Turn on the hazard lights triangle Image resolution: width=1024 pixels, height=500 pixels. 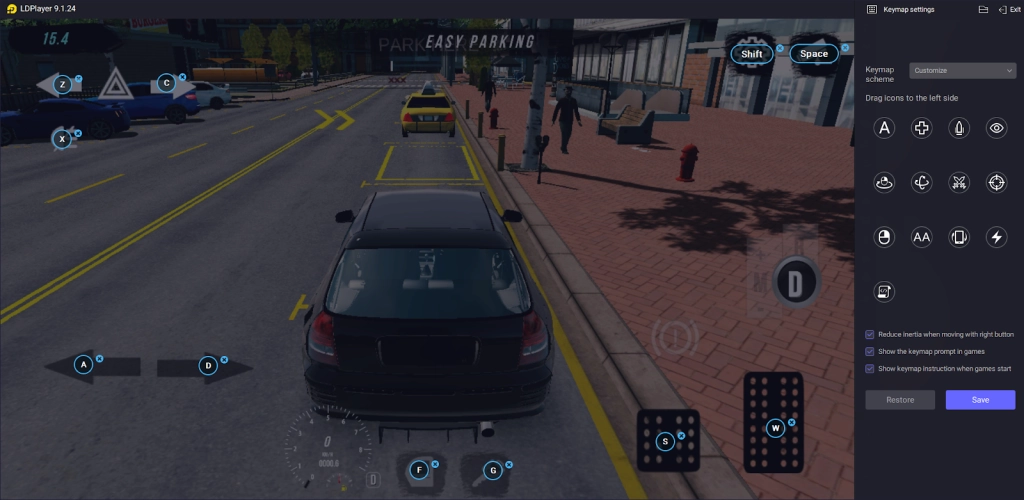tap(112, 84)
